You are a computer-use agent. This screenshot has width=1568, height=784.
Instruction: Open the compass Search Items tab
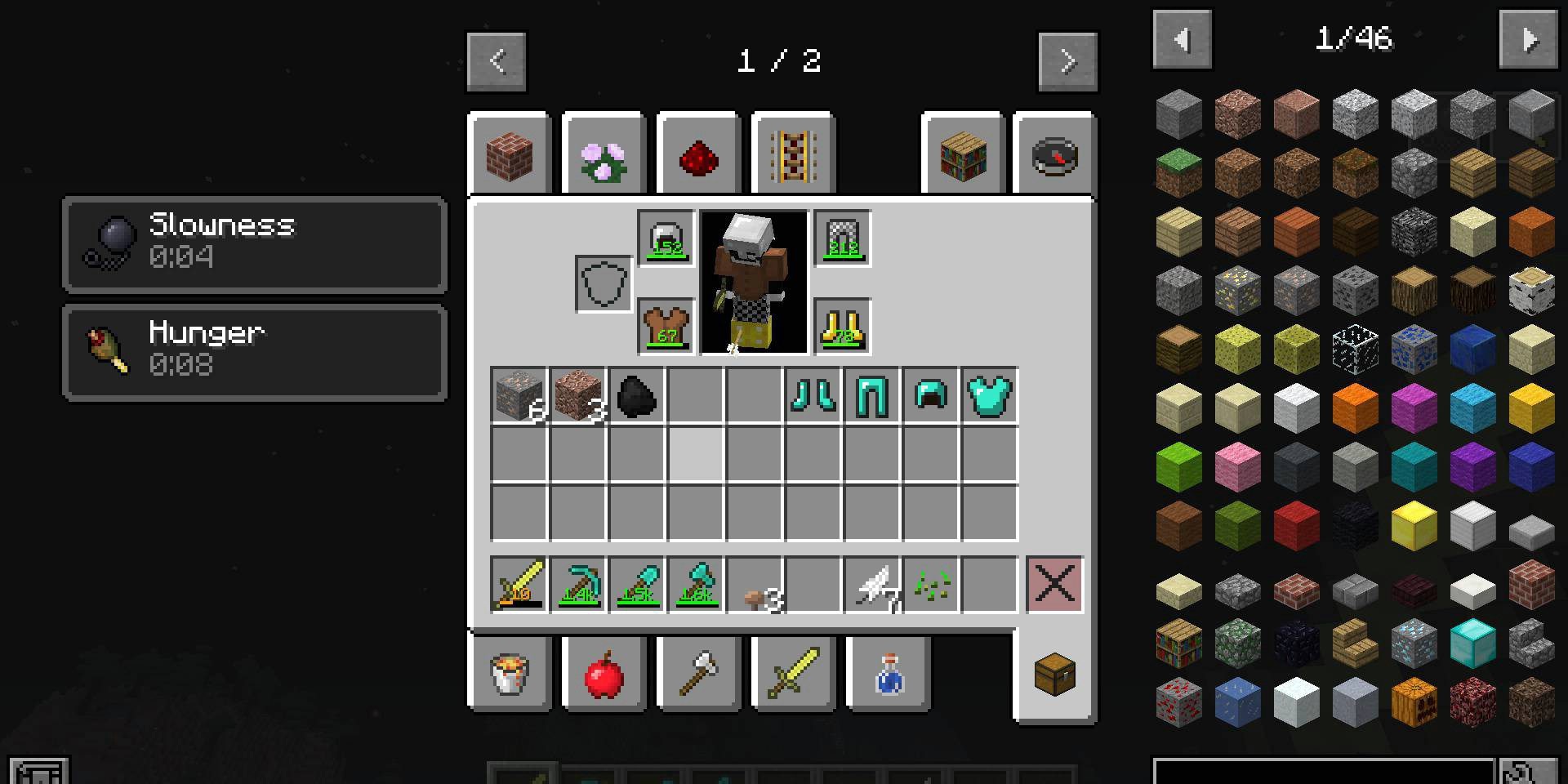1054,155
